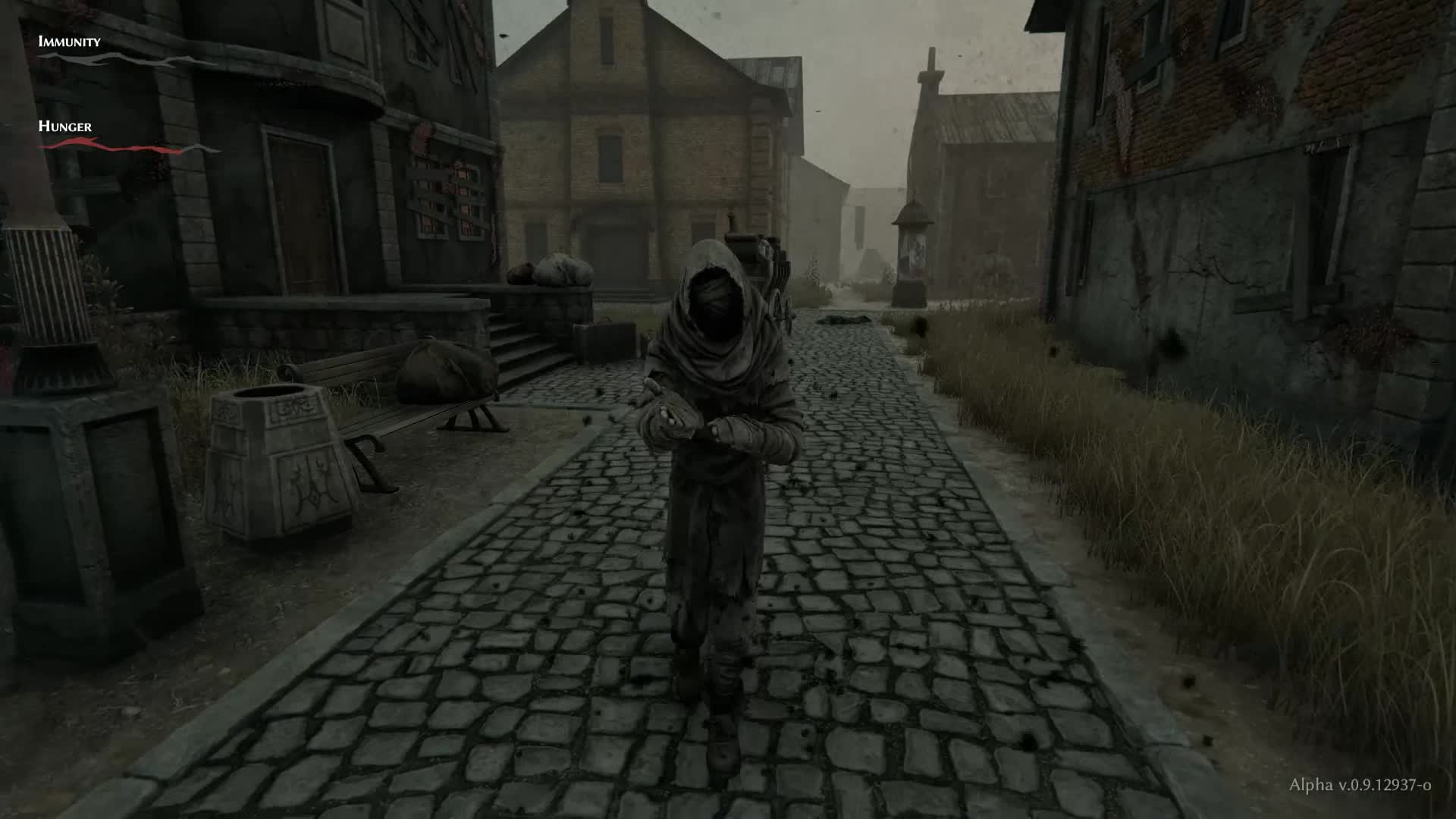The height and width of the screenshot is (819, 1456).
Task: Click the Immunity status label
Action: tap(68, 43)
